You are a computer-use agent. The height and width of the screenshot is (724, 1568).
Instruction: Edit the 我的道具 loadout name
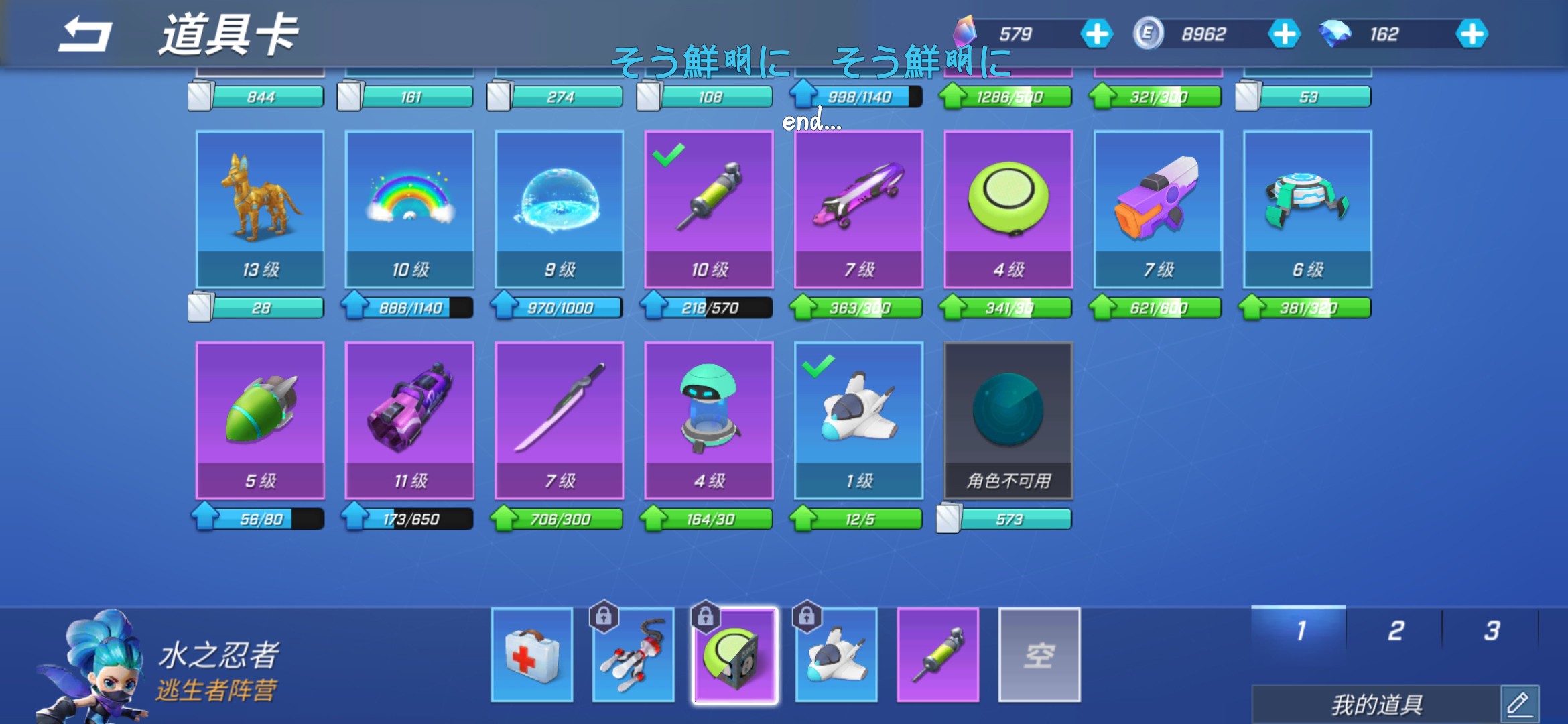pyautogui.click(x=1518, y=704)
